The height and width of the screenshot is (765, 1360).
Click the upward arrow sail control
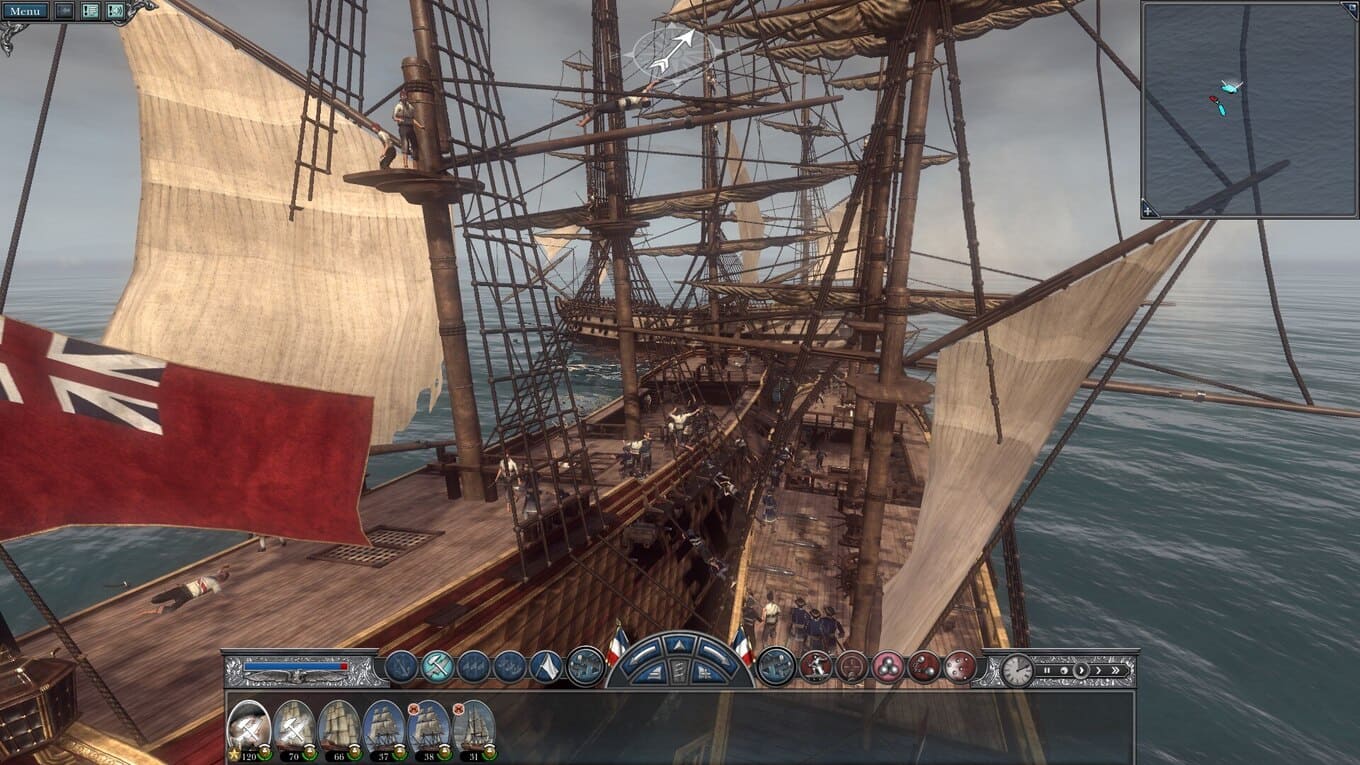[680, 645]
